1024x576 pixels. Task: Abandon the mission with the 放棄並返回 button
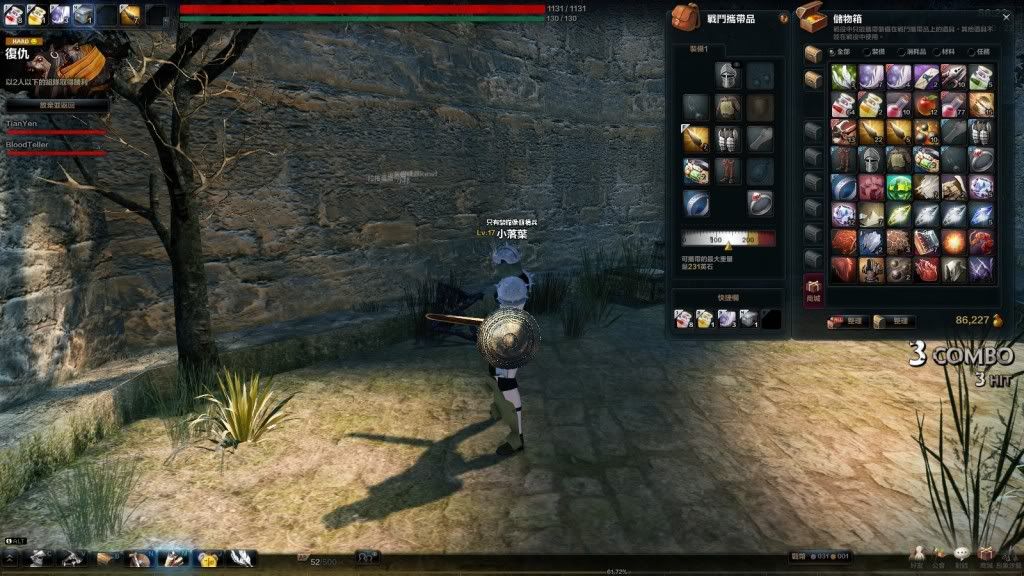click(x=57, y=104)
